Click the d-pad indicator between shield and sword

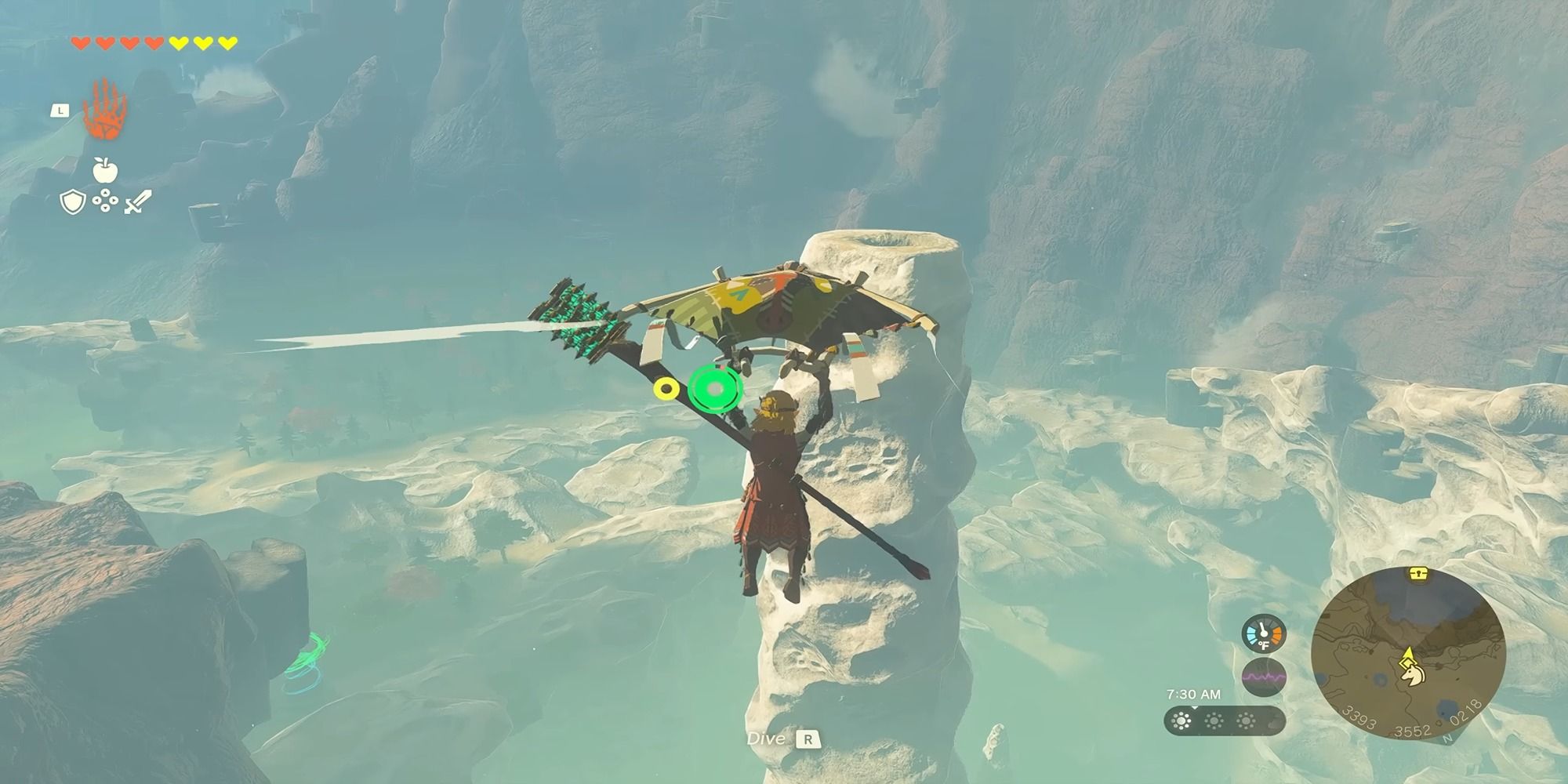coord(105,202)
